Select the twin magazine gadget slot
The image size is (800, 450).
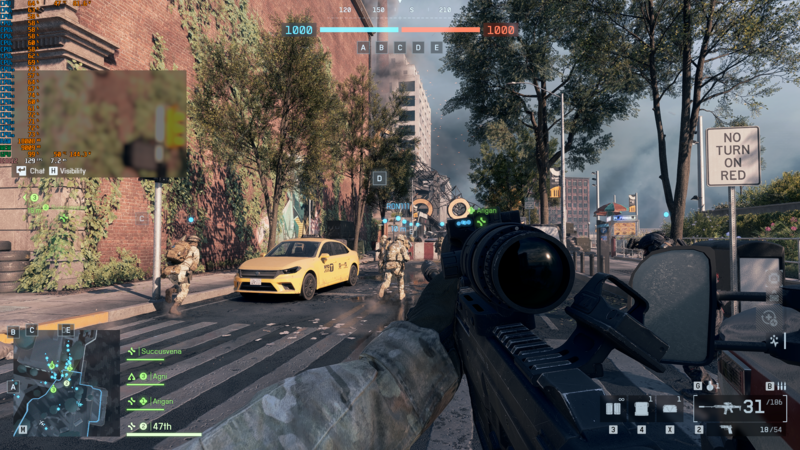coord(612,408)
